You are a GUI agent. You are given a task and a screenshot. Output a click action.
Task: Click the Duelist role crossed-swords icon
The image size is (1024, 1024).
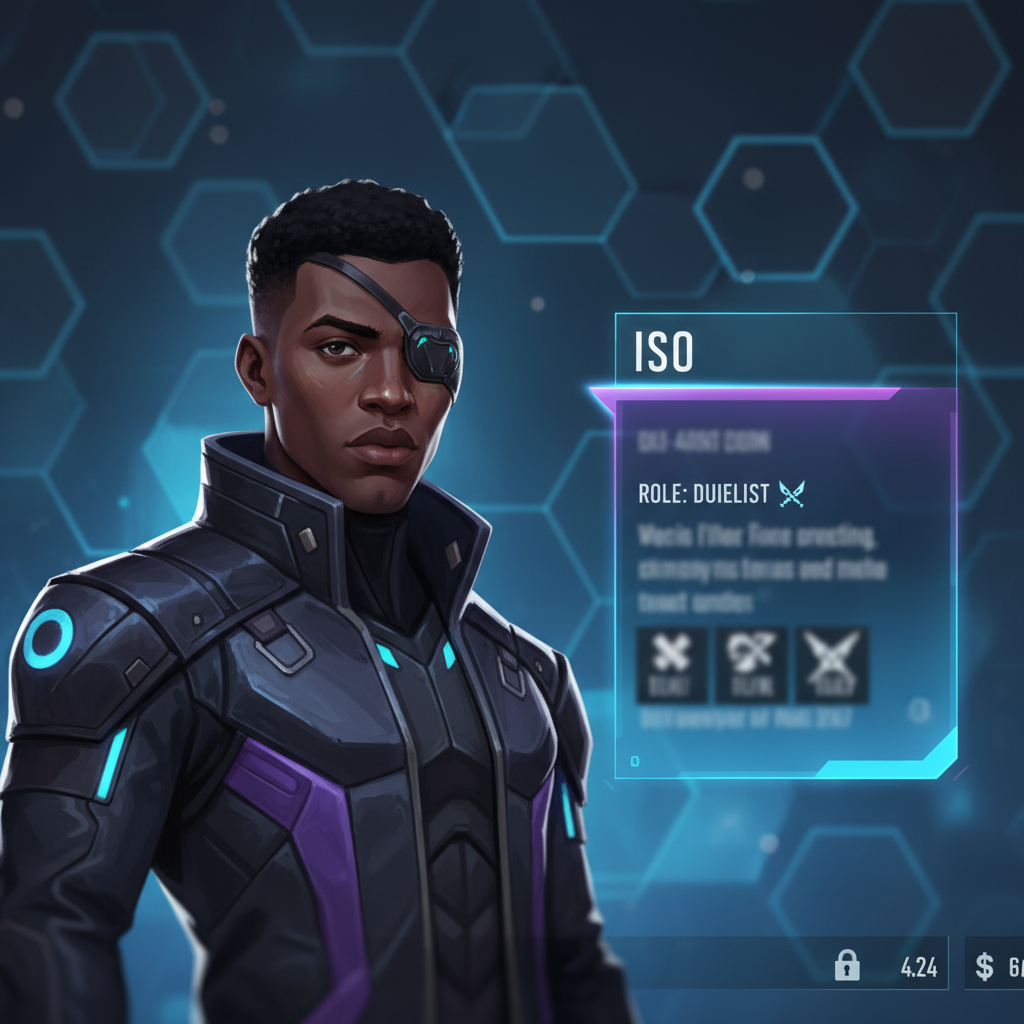click(791, 492)
